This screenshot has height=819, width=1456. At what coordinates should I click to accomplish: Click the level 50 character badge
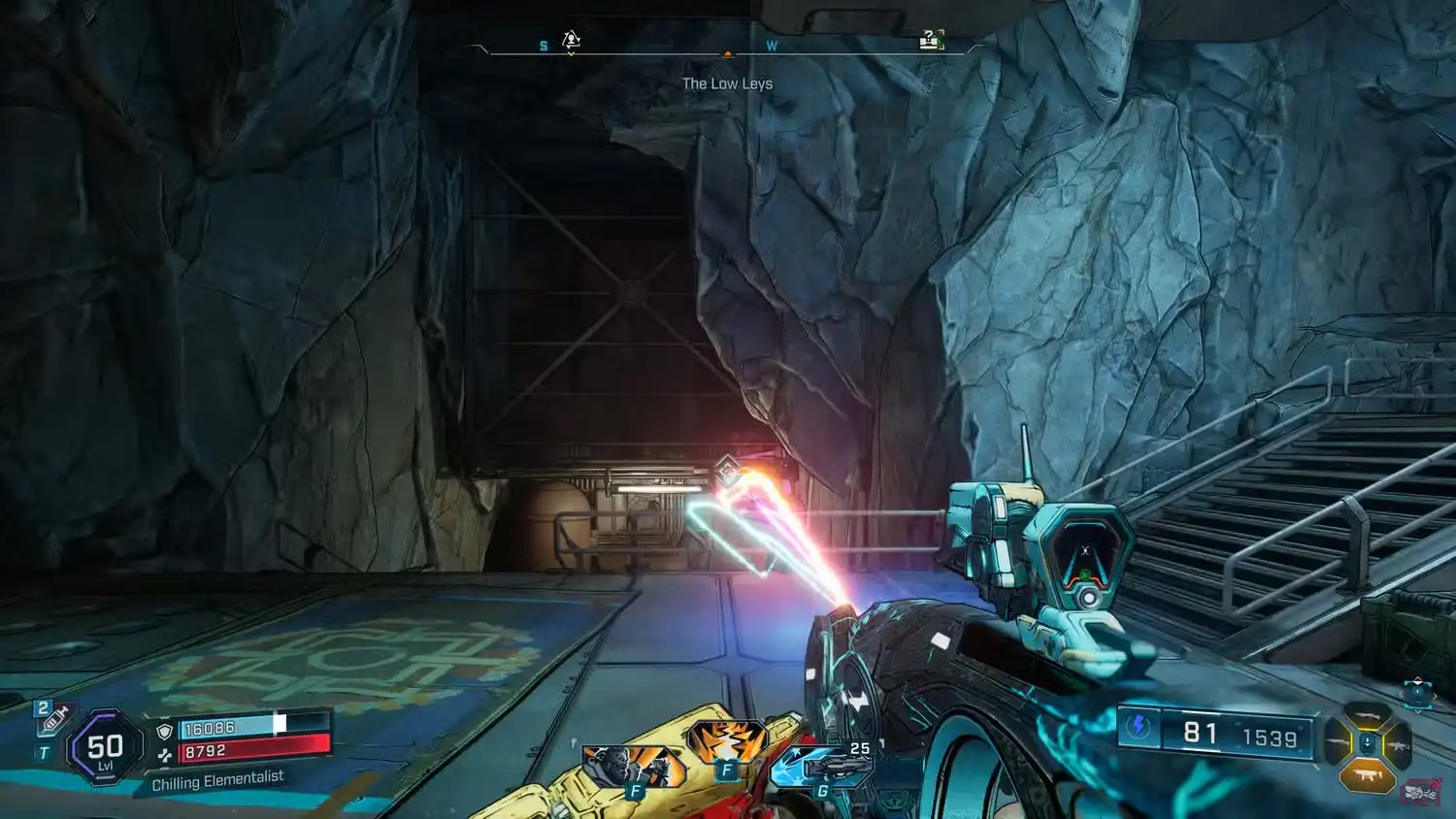coord(105,748)
